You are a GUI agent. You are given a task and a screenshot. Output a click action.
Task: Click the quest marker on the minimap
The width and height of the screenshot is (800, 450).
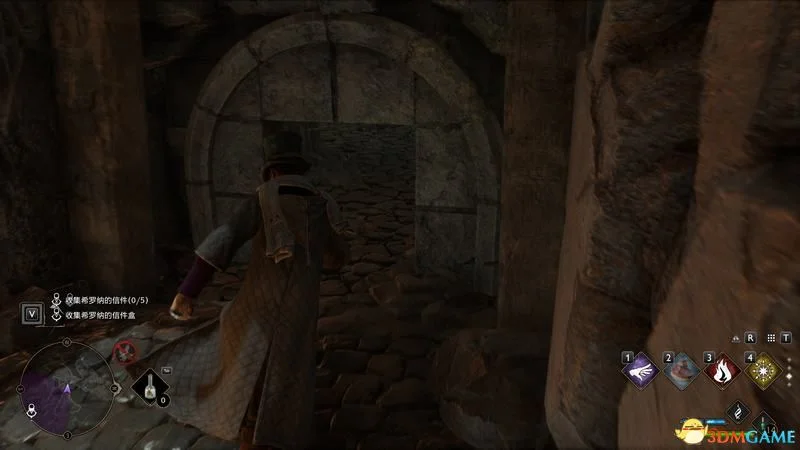[32, 409]
